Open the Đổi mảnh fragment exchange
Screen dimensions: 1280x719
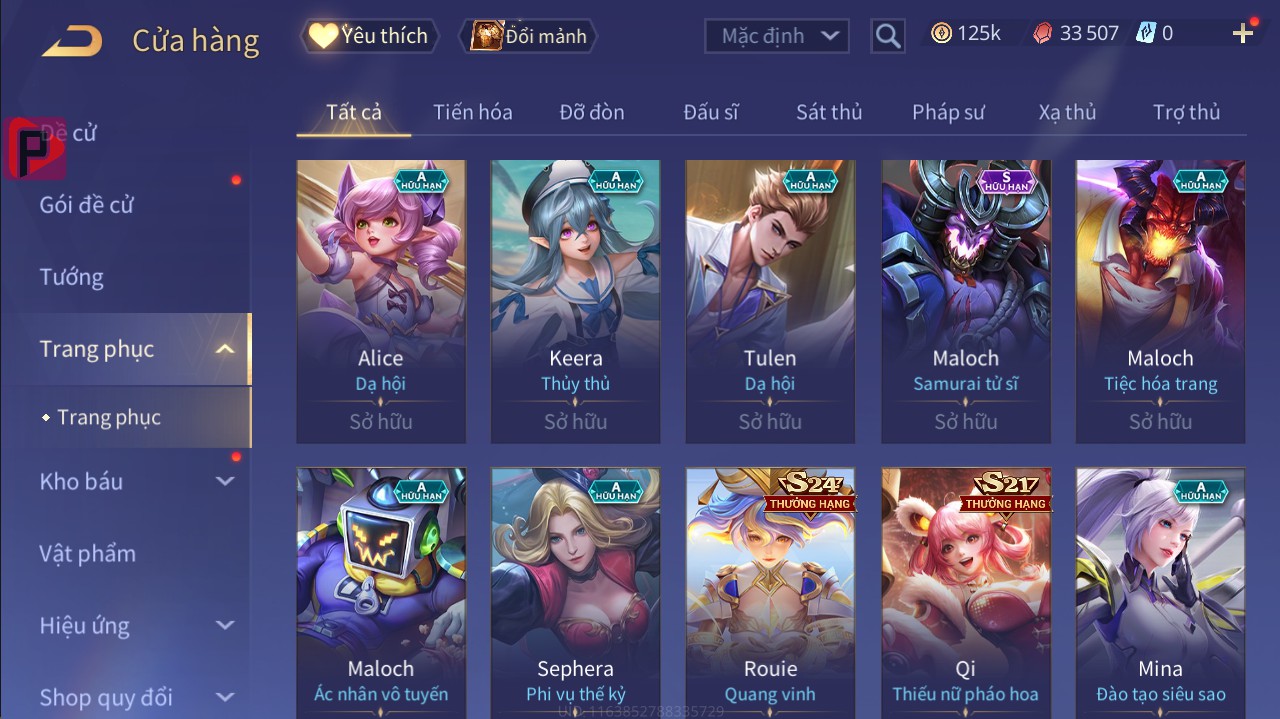click(528, 36)
